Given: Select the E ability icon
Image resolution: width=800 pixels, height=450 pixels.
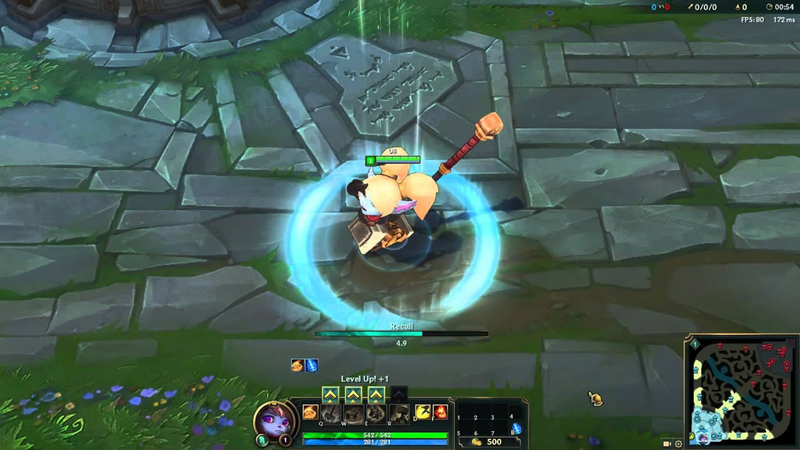Looking at the screenshot, I should [x=376, y=414].
